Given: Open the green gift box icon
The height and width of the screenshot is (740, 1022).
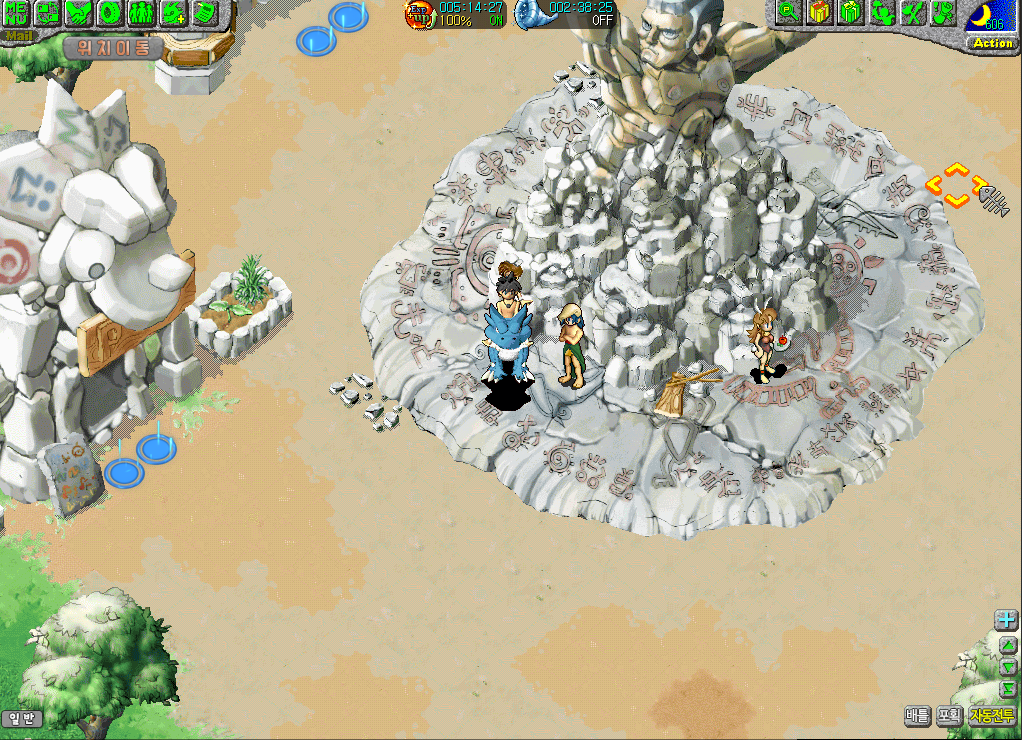Looking at the screenshot, I should (x=850, y=13).
